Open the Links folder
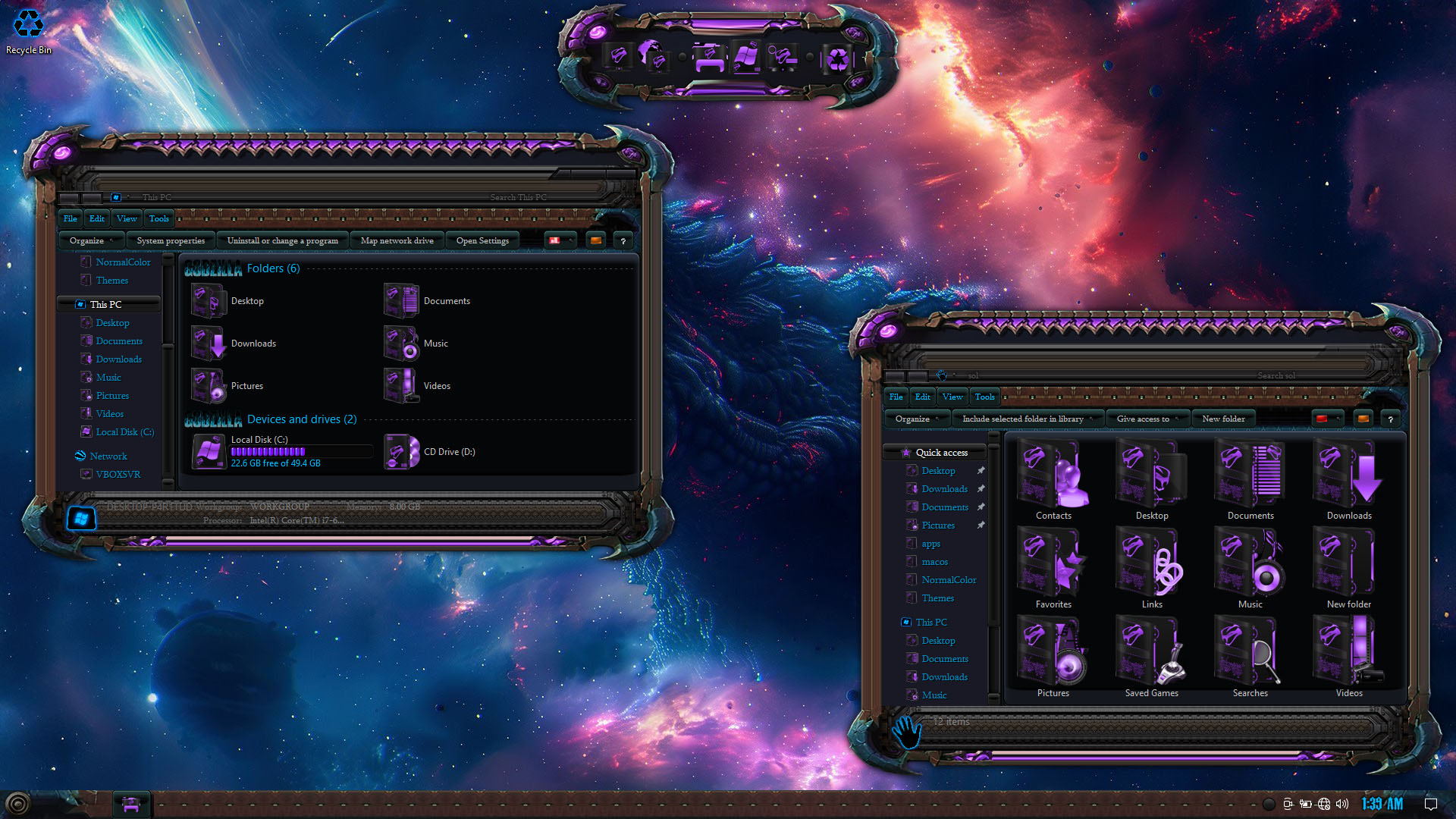 tap(1152, 570)
